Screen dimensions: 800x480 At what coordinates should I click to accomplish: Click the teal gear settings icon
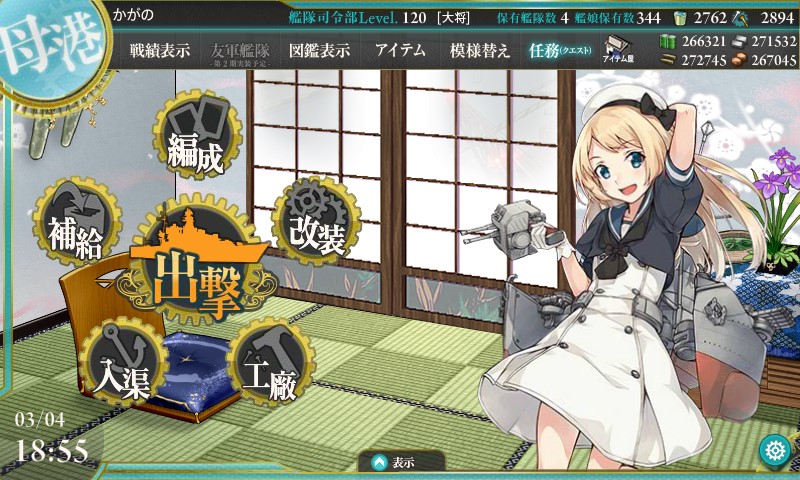coord(773,448)
